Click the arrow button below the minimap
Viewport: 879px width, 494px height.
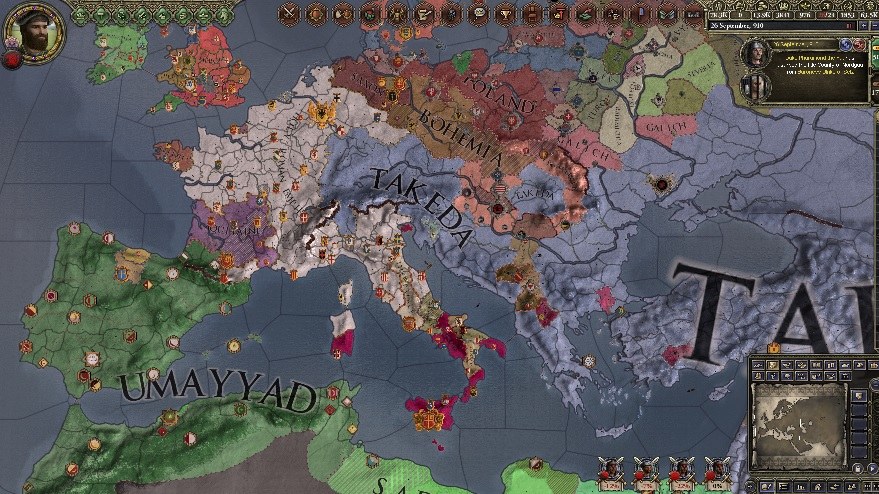coord(872,468)
